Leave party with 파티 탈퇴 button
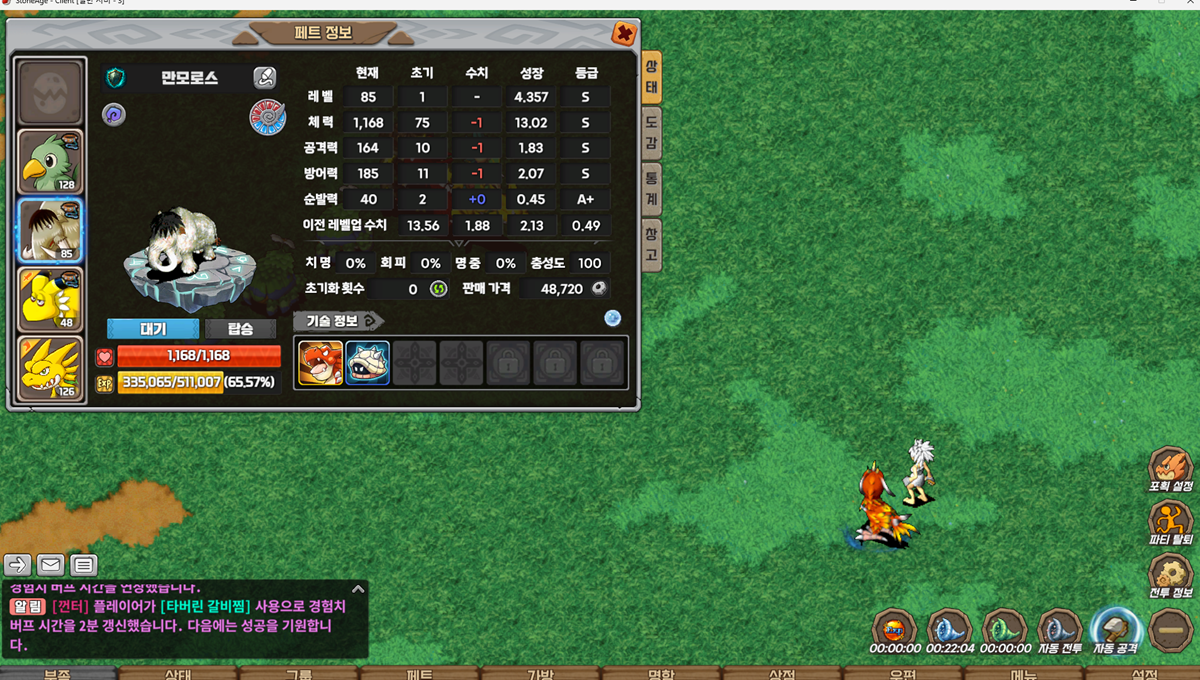Screen dimensions: 1200x680 click(x=1170, y=522)
